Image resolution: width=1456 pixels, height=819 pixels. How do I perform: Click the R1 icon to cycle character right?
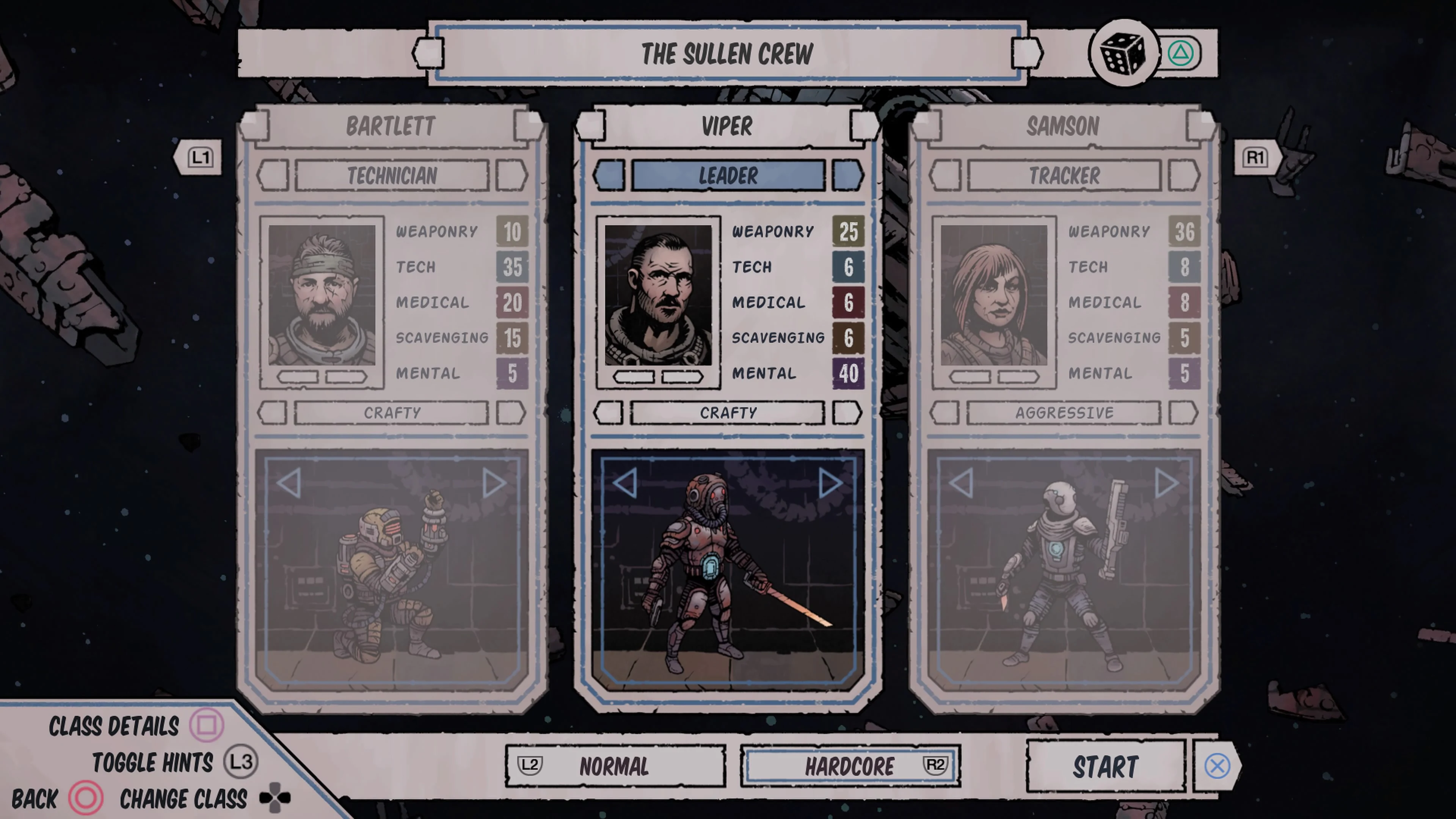[x=1256, y=157]
